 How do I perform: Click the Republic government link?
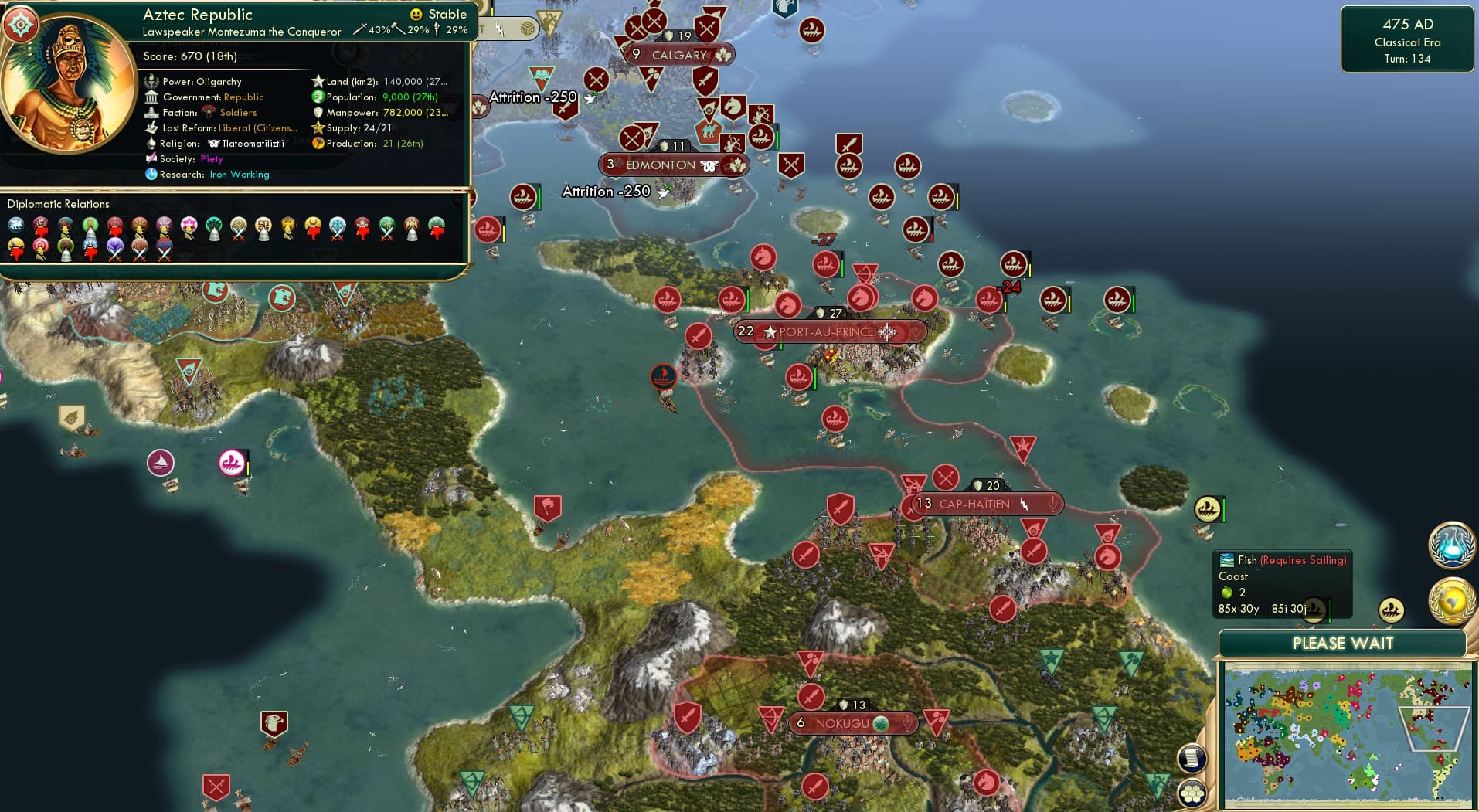[244, 97]
